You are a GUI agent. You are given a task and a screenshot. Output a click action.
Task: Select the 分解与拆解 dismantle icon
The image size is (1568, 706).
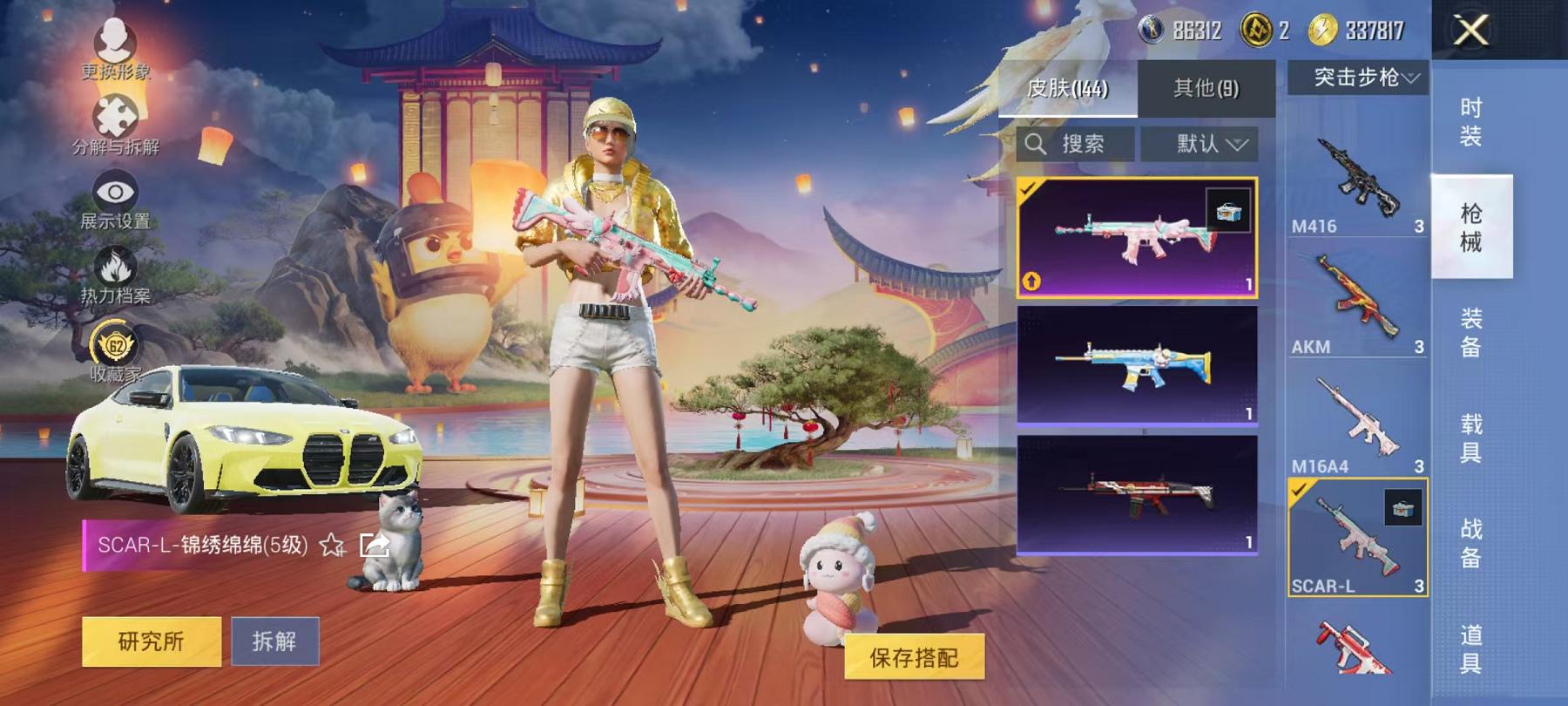click(117, 116)
